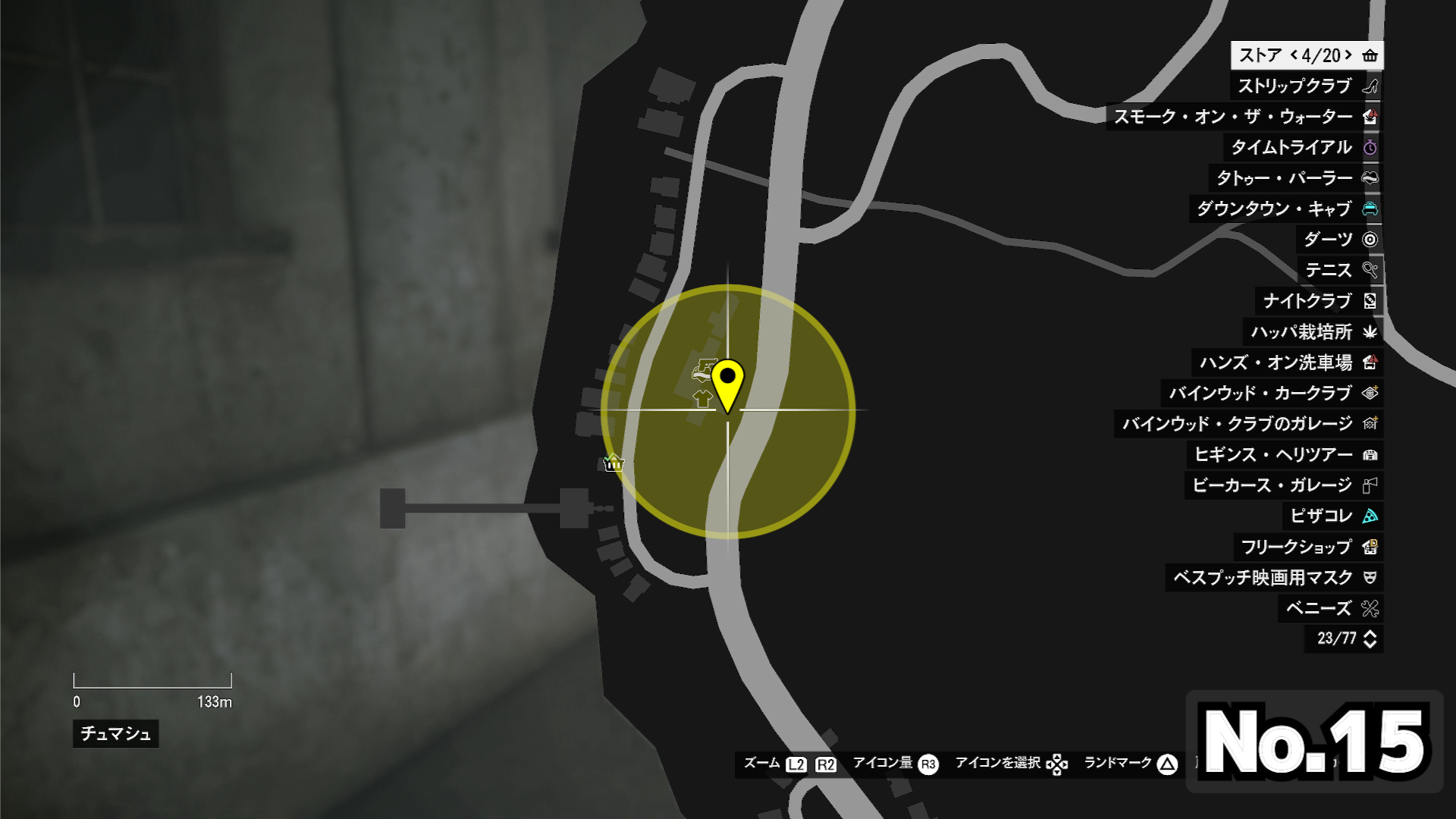
Task: Click the clothing shop shirt marker
Action: point(702,397)
